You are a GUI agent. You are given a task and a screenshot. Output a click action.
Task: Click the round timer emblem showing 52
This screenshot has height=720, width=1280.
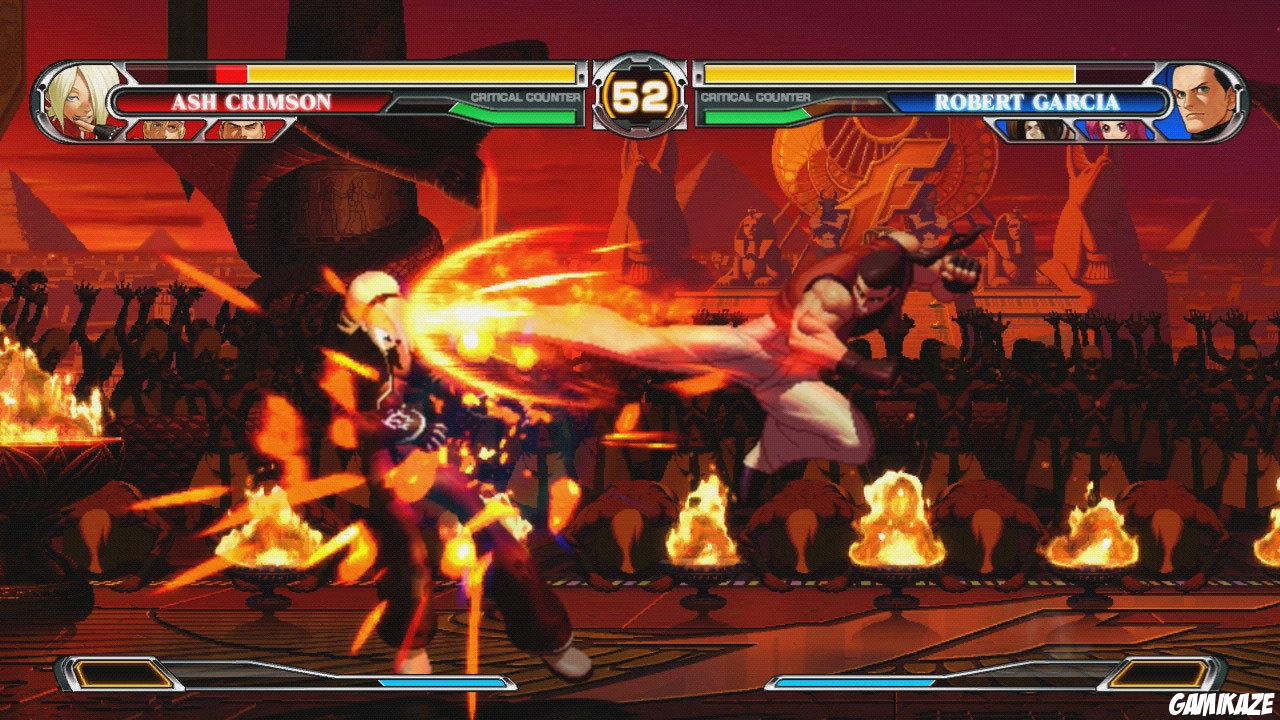[x=640, y=95]
